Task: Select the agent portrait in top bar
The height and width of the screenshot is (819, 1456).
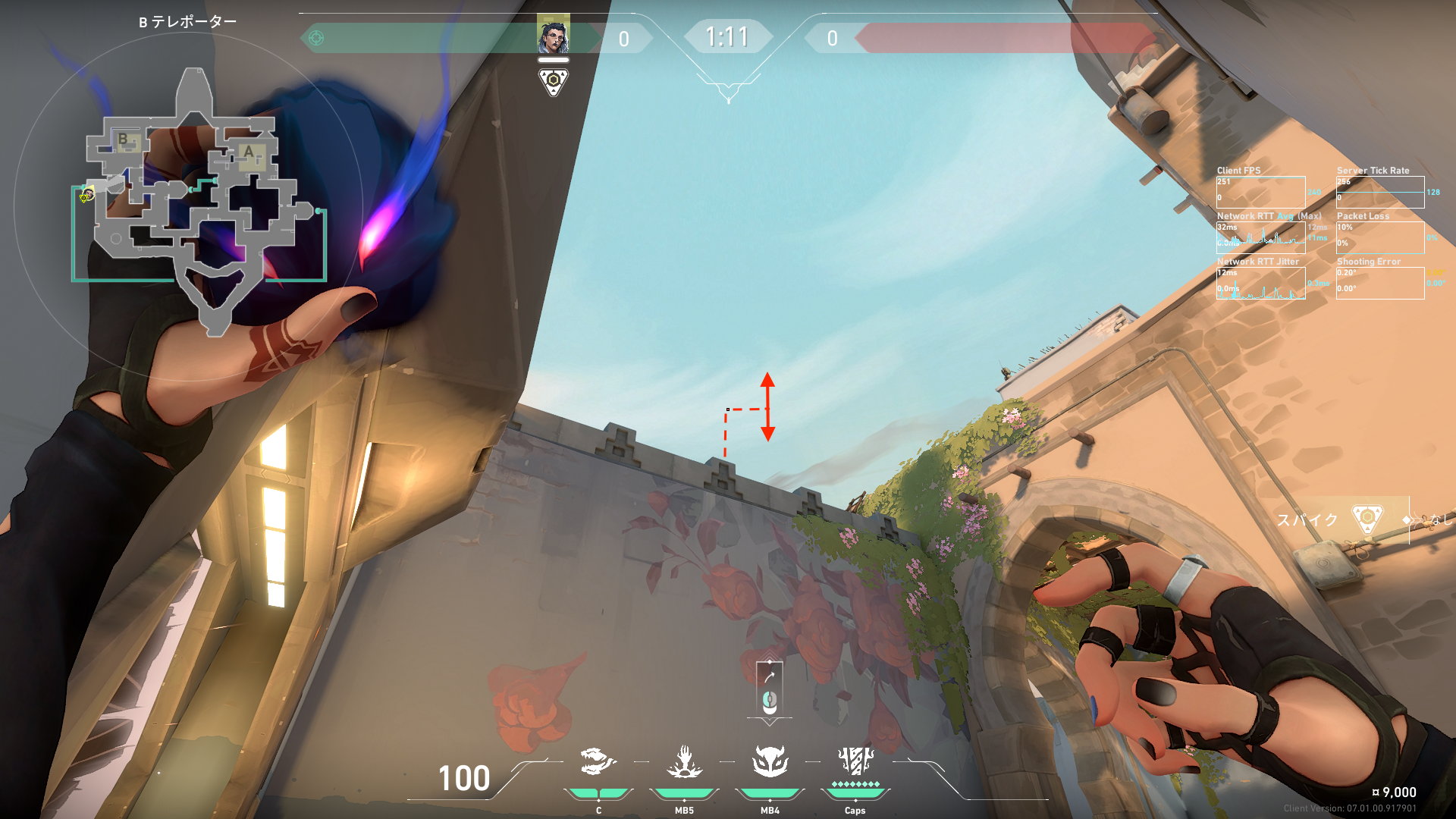Action: tap(553, 36)
